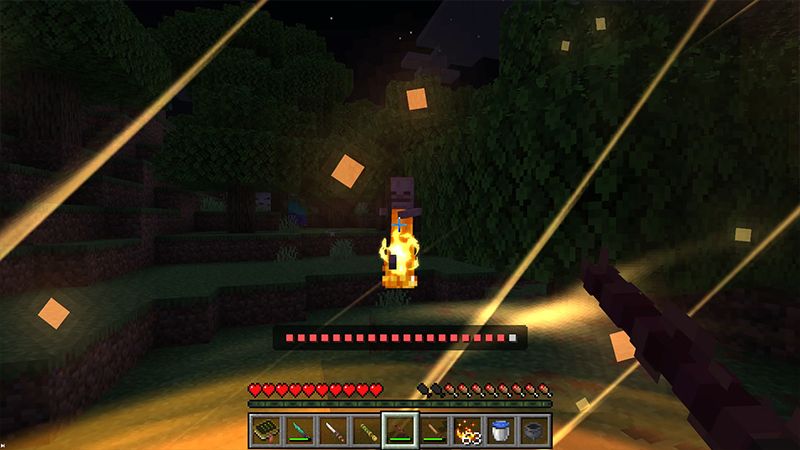The image size is (800, 450).
Task: Choose the wooden stick hotbar slot
Action: [434, 430]
